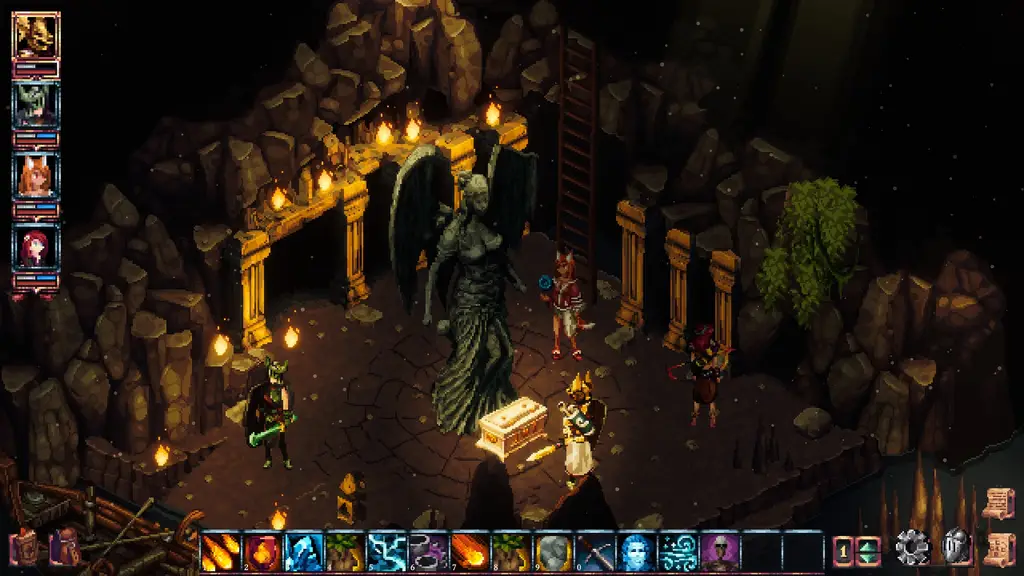Viewport: 1024px width, 576px height.
Task: Activate the blue frozen face ability
Action: 635,551
